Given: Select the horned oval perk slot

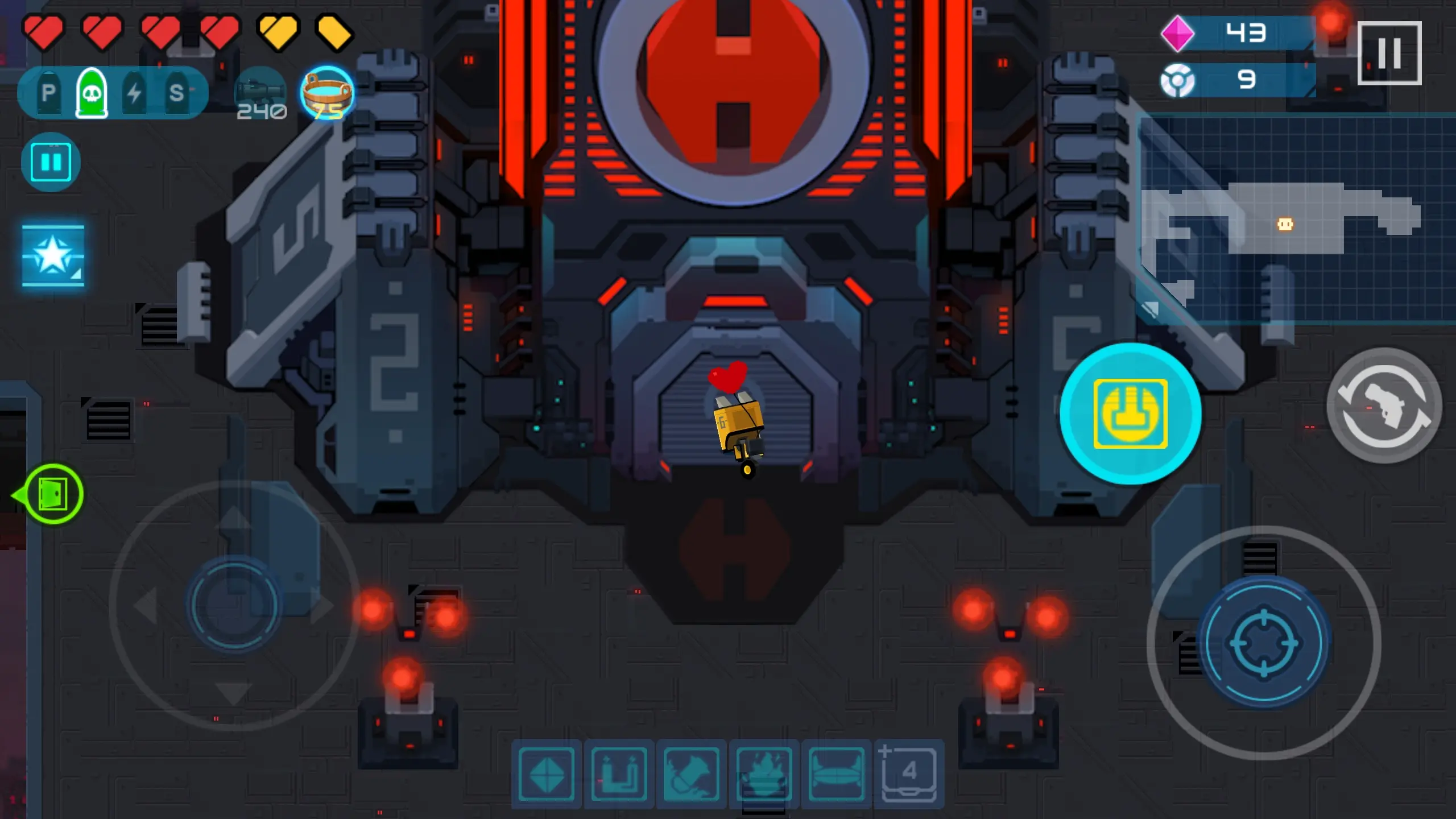Looking at the screenshot, I should 836,774.
